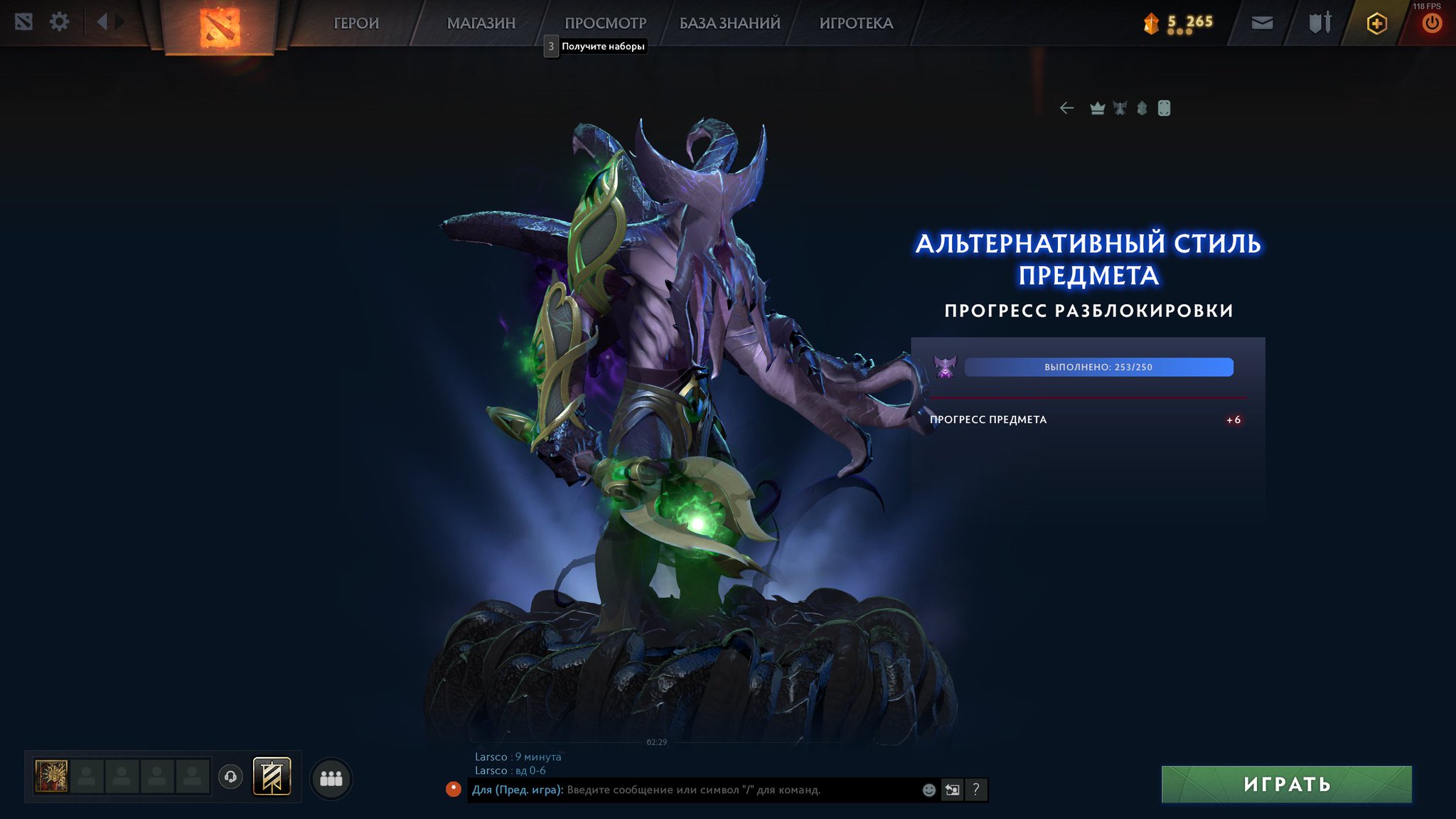
Task: Open the settings gear icon
Action: (60, 22)
